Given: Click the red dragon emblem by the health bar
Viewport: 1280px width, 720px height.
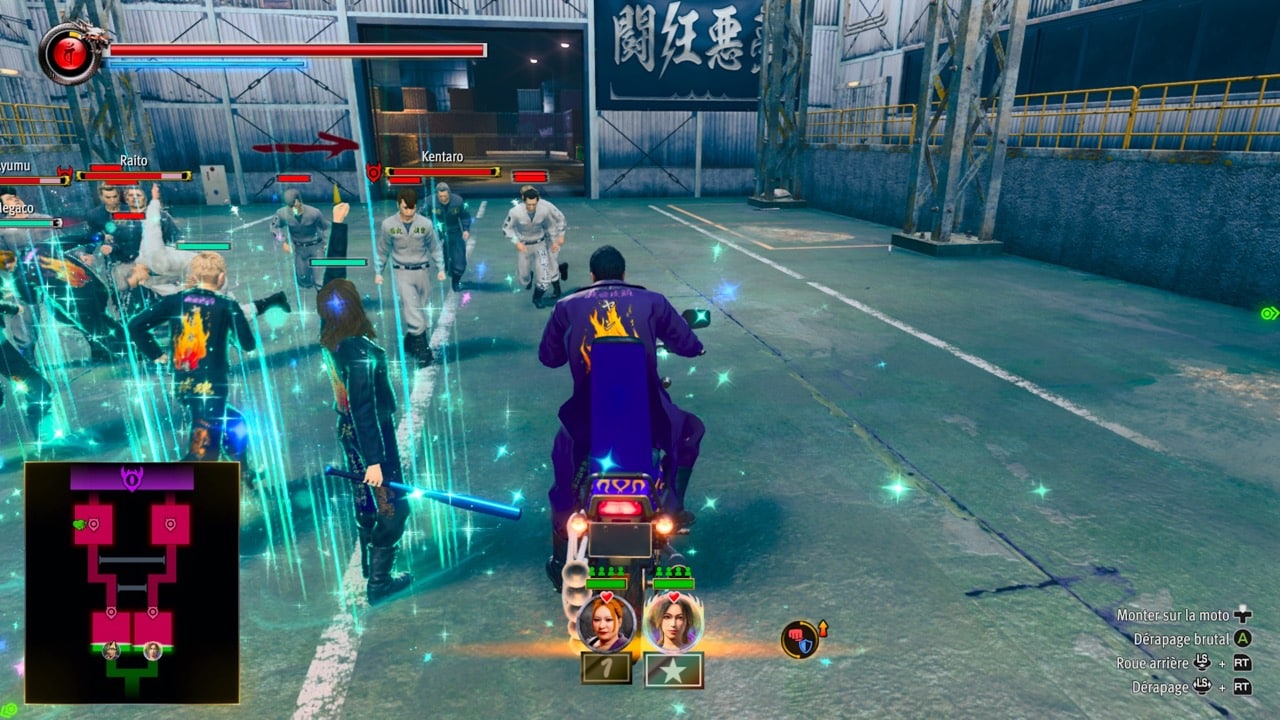Looking at the screenshot, I should tap(70, 52).
